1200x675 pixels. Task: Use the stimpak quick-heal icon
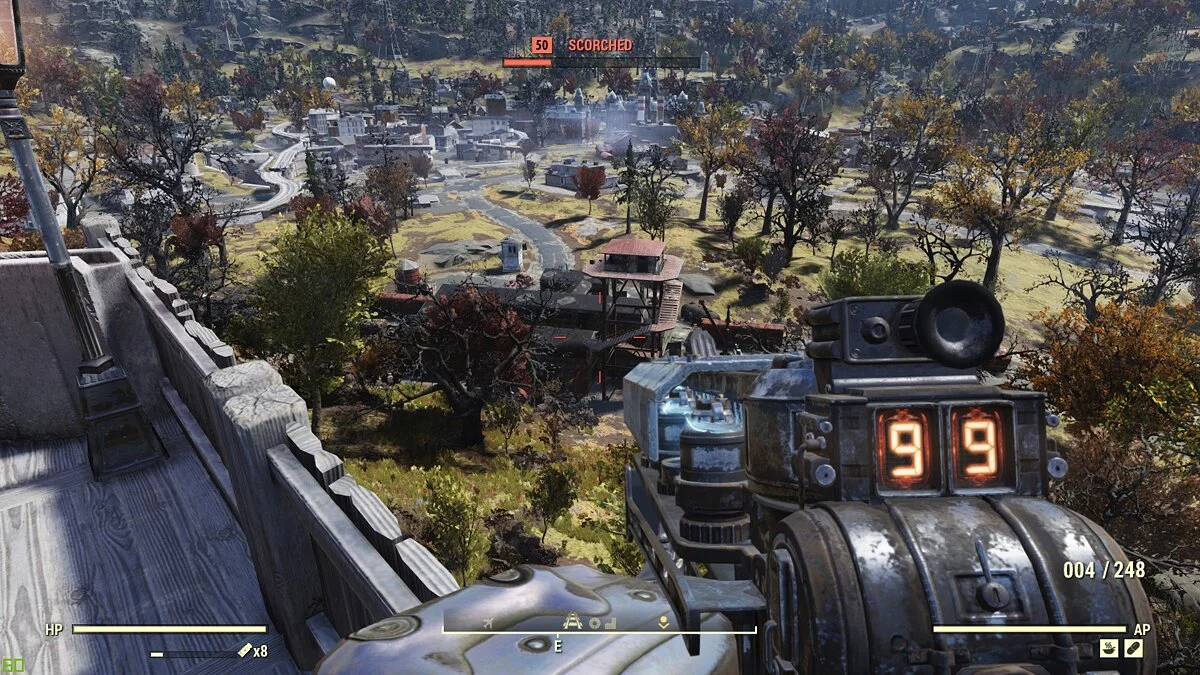244,651
